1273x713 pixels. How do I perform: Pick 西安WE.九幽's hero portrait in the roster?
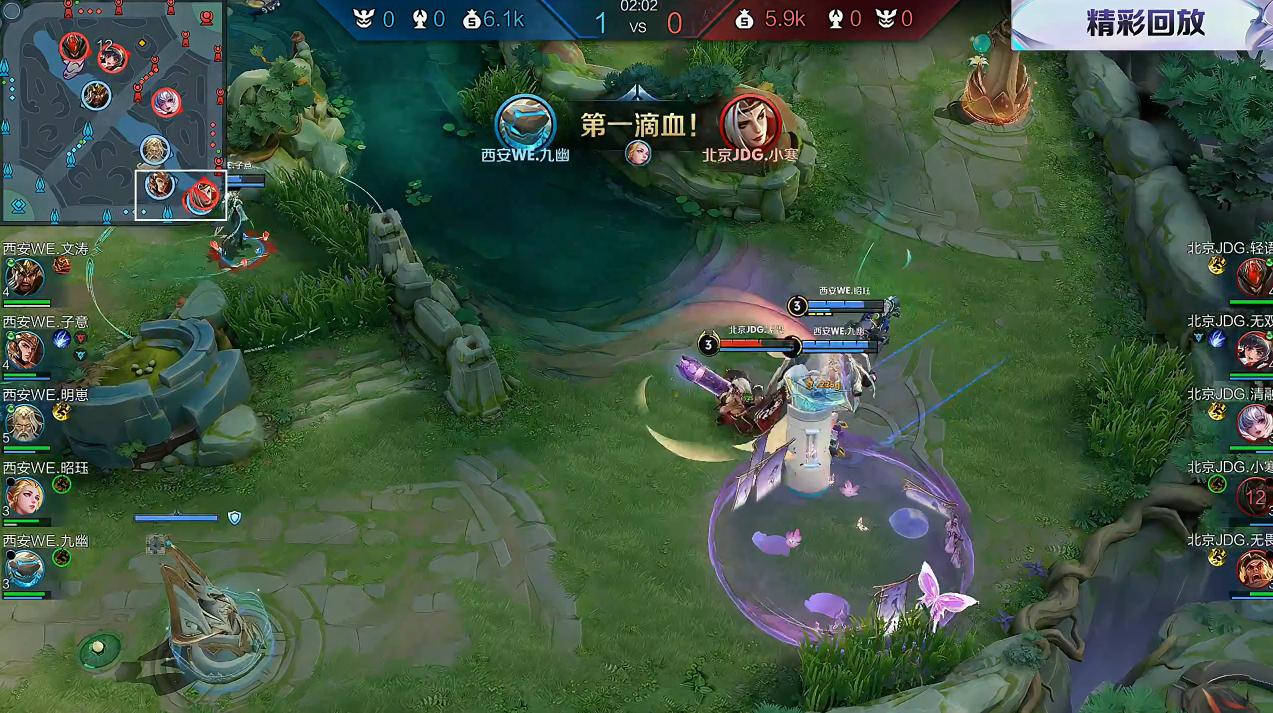(x=24, y=569)
